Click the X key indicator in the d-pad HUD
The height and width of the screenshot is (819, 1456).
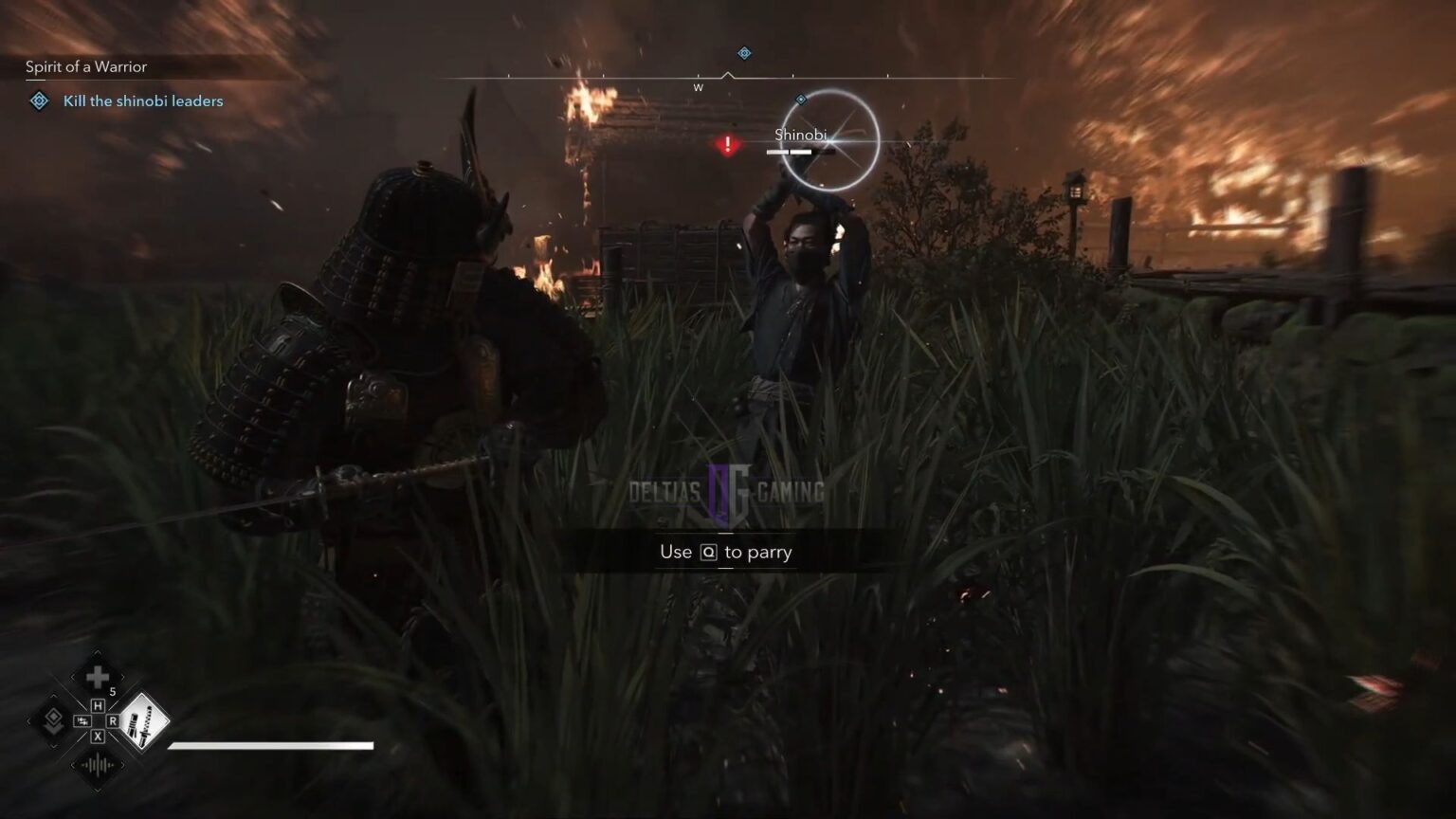(98, 737)
